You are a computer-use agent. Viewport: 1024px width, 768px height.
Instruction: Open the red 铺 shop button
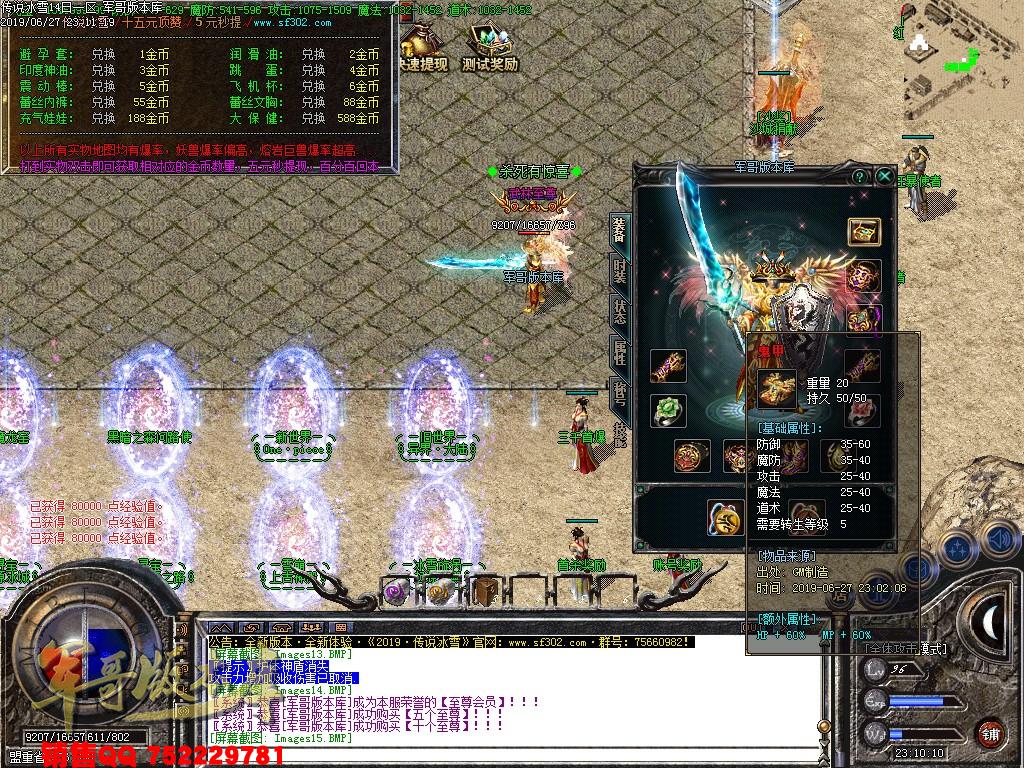pyautogui.click(x=990, y=732)
